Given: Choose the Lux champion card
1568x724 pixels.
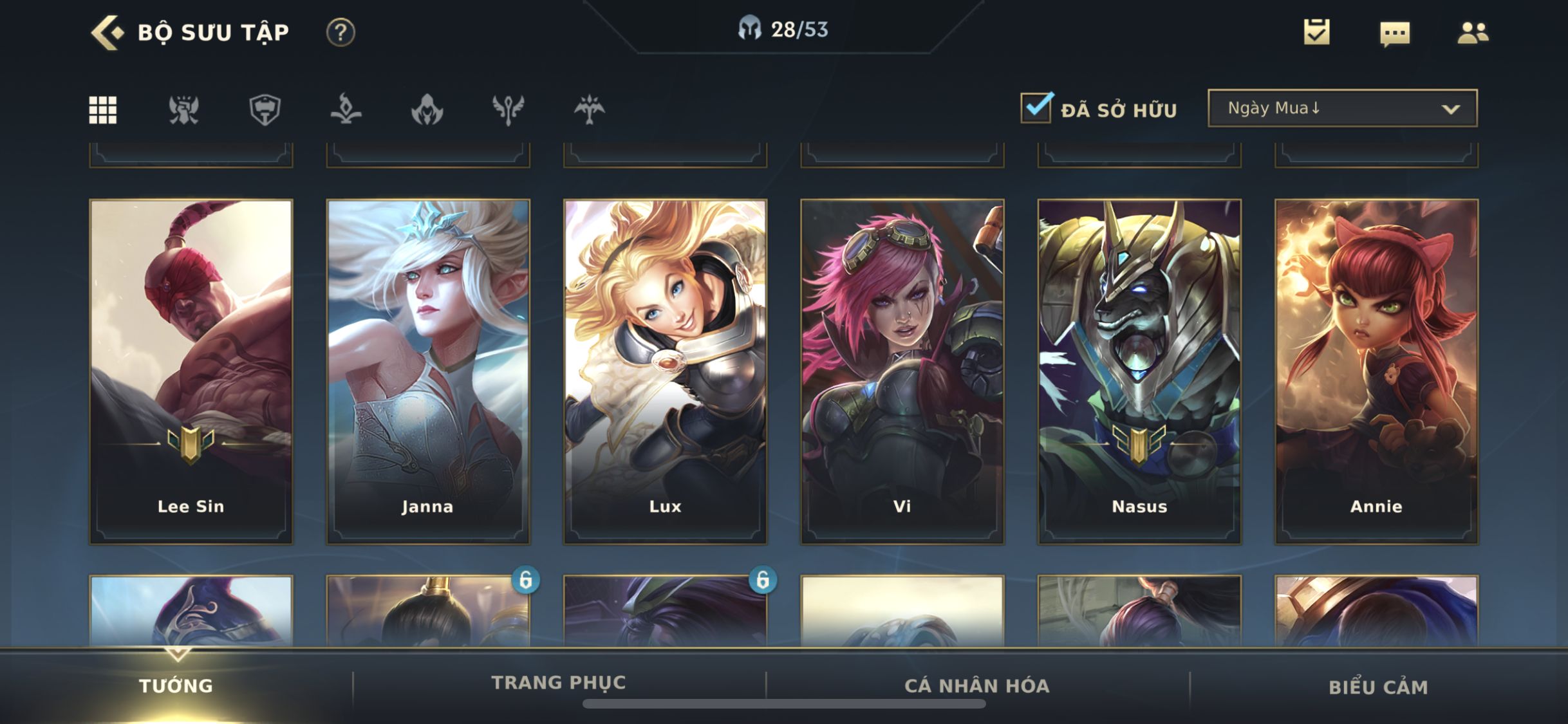Looking at the screenshot, I should (x=665, y=371).
